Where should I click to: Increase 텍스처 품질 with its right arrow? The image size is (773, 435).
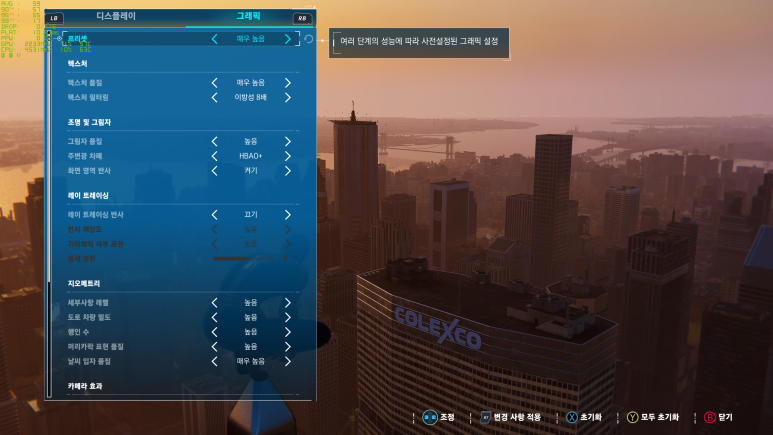288,82
